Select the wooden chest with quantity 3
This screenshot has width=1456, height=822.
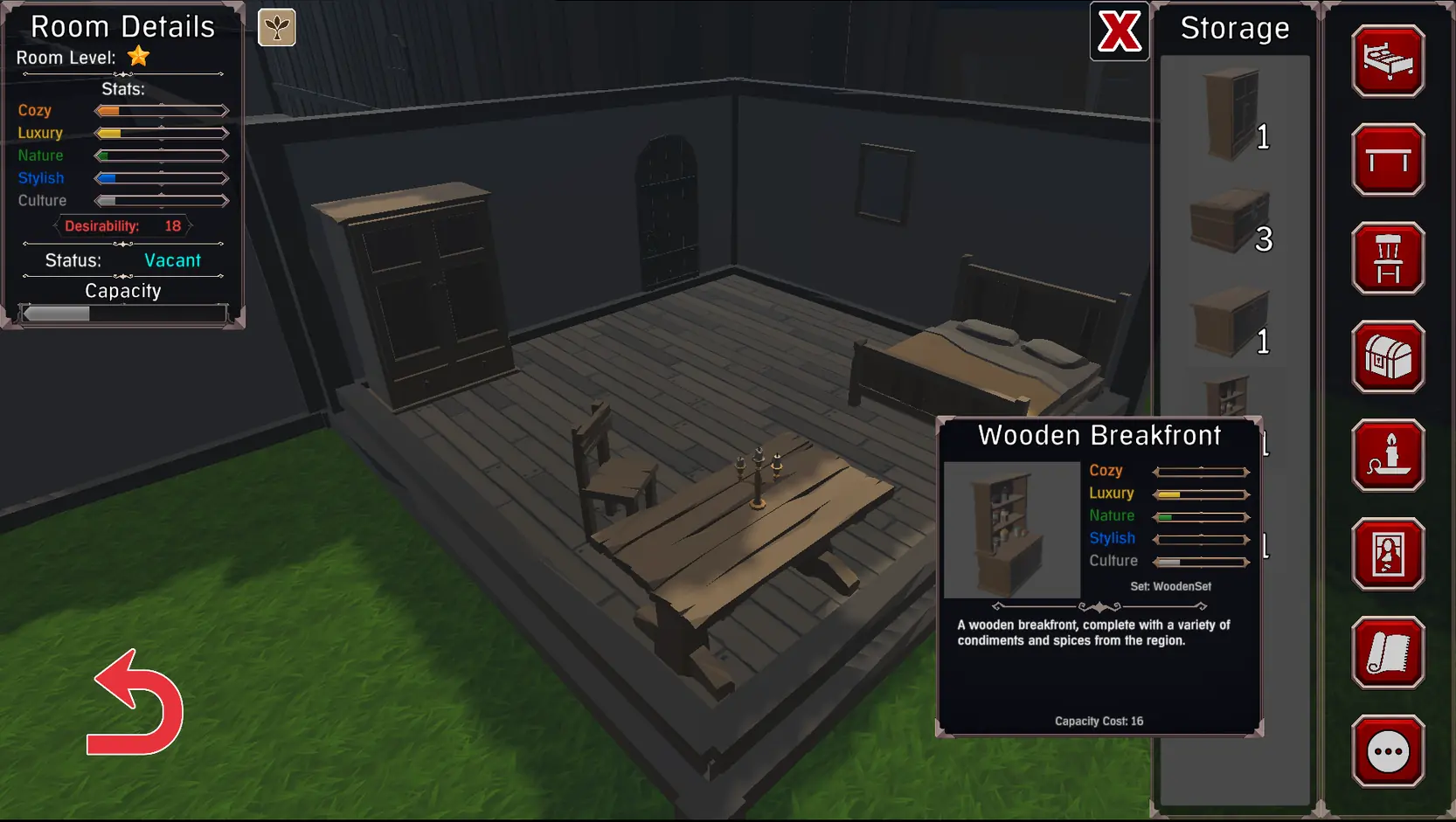tap(1229, 221)
